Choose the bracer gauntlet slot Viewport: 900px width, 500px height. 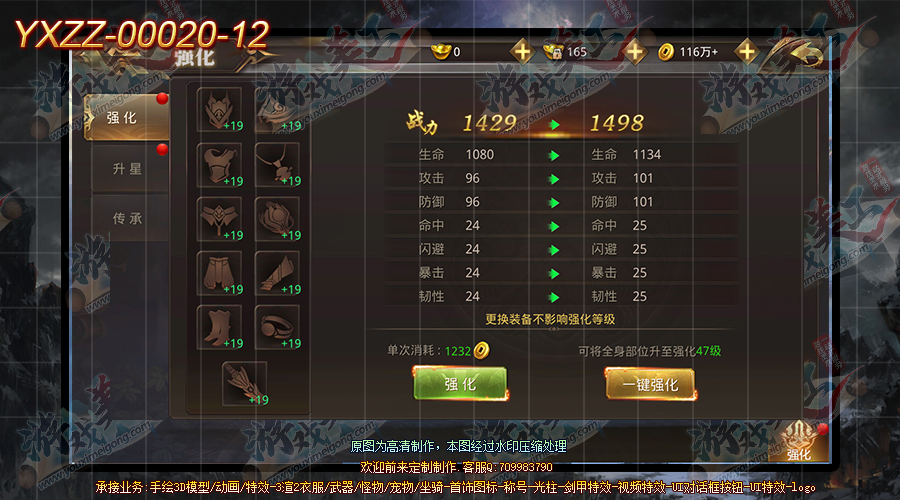coord(278,272)
